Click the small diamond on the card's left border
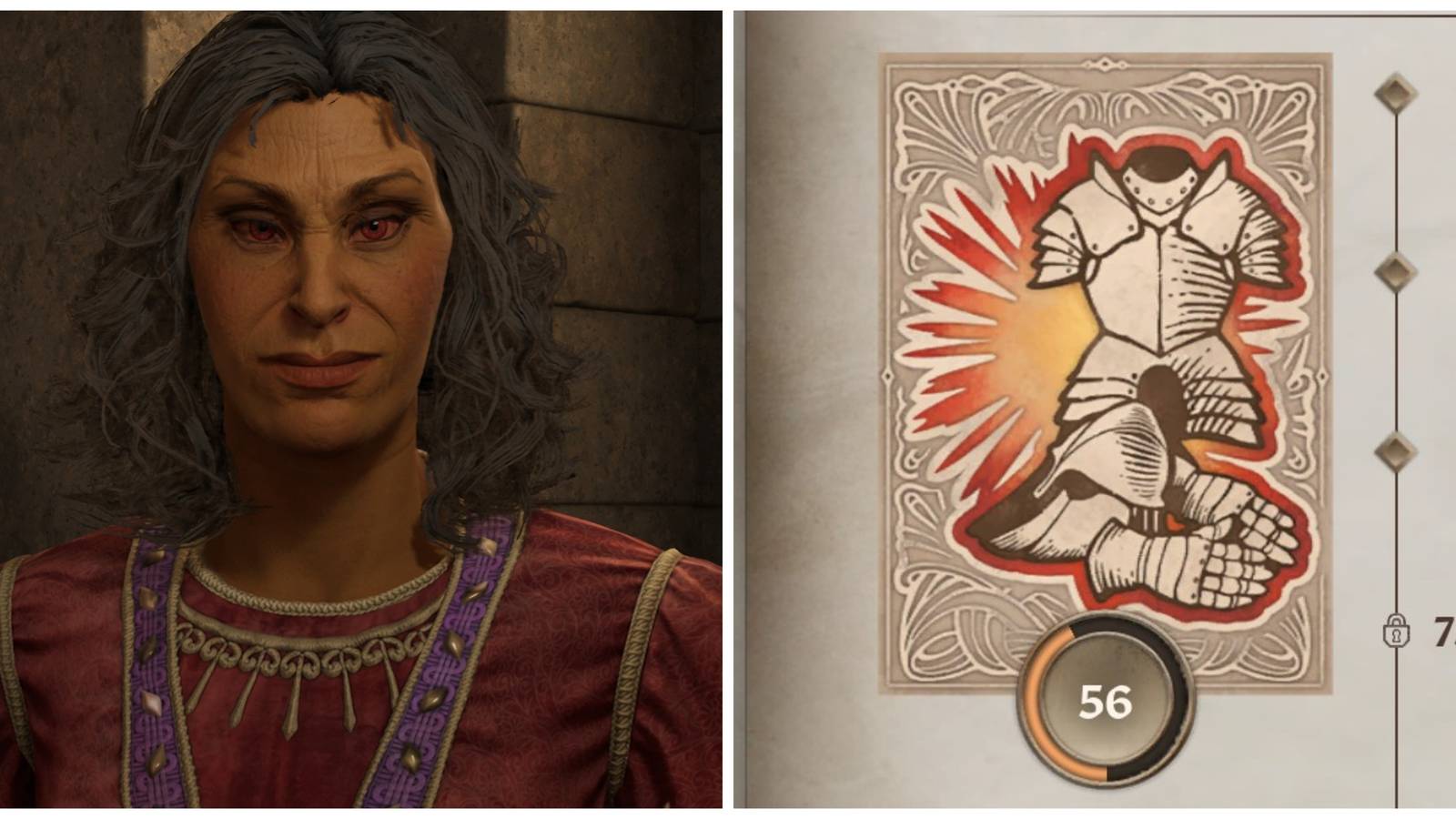 point(887,375)
